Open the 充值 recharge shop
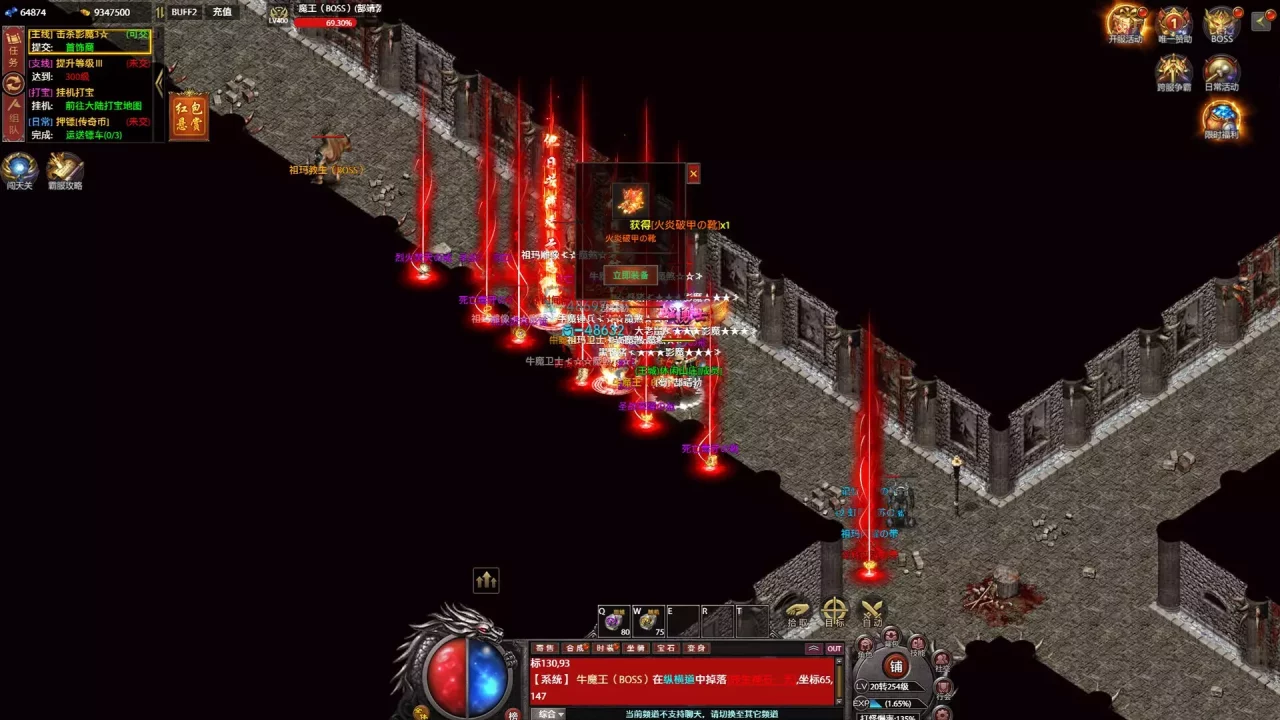Viewport: 1280px width, 720px height. pos(222,12)
